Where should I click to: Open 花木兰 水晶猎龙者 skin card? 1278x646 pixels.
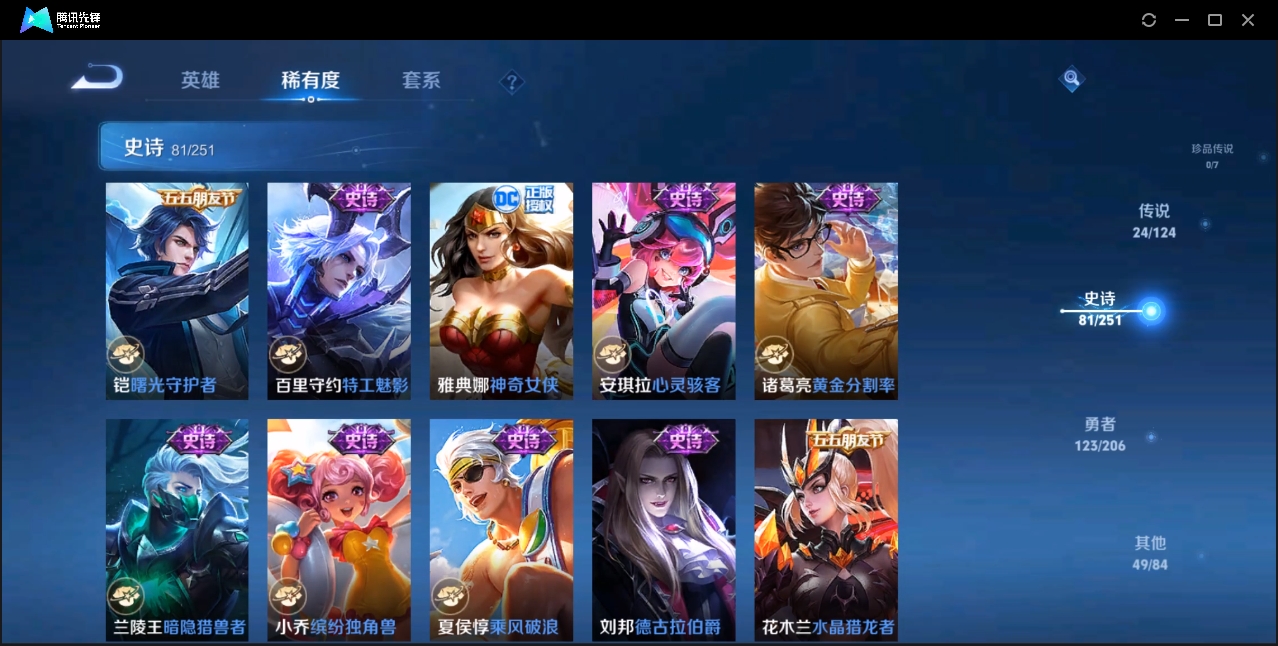click(x=825, y=528)
